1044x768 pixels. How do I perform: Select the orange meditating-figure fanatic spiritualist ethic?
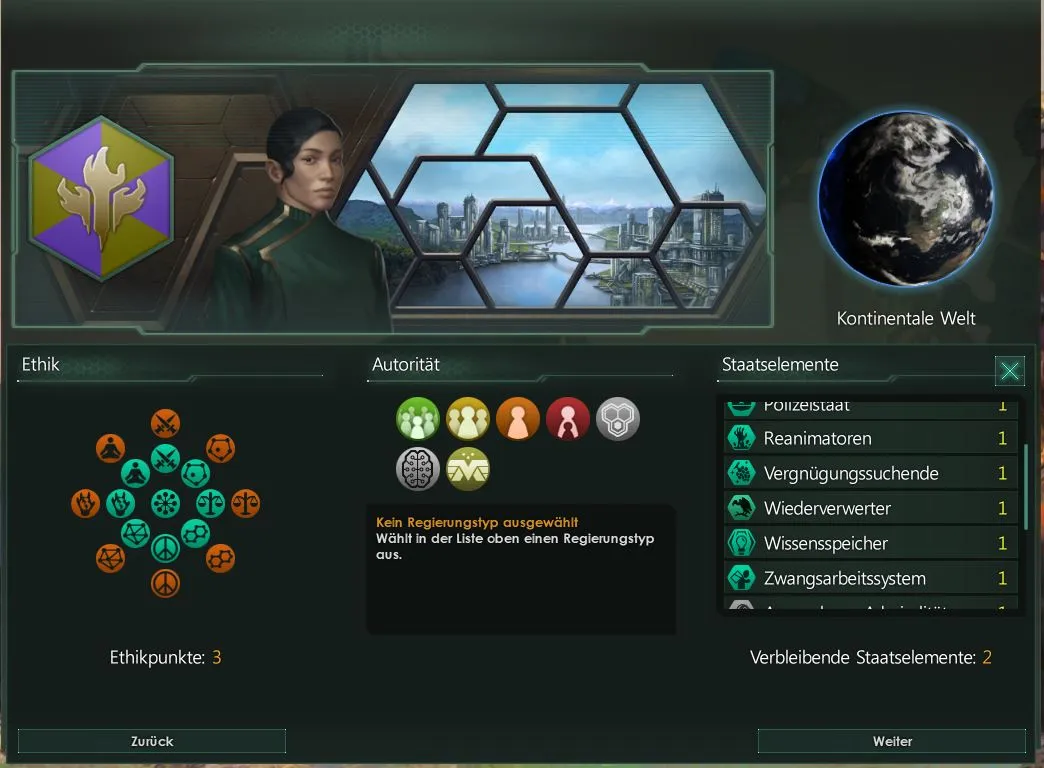point(110,449)
